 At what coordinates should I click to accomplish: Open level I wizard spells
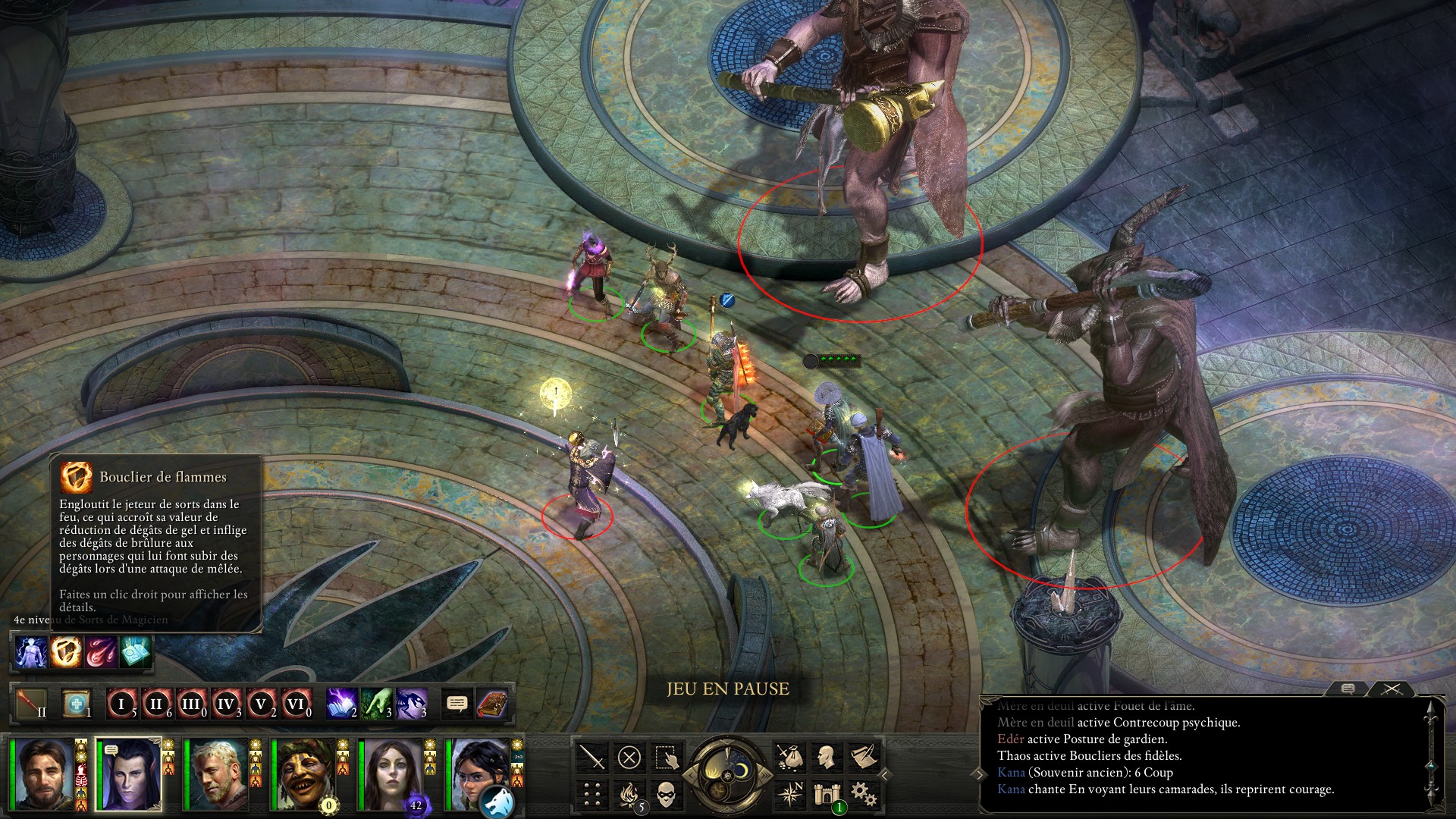(121, 704)
